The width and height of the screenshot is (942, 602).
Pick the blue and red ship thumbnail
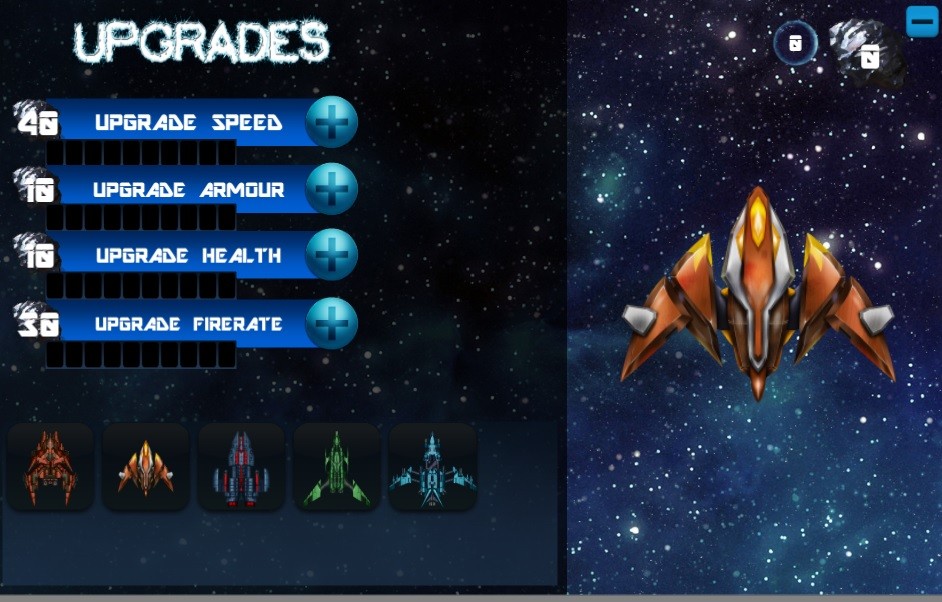click(240, 467)
